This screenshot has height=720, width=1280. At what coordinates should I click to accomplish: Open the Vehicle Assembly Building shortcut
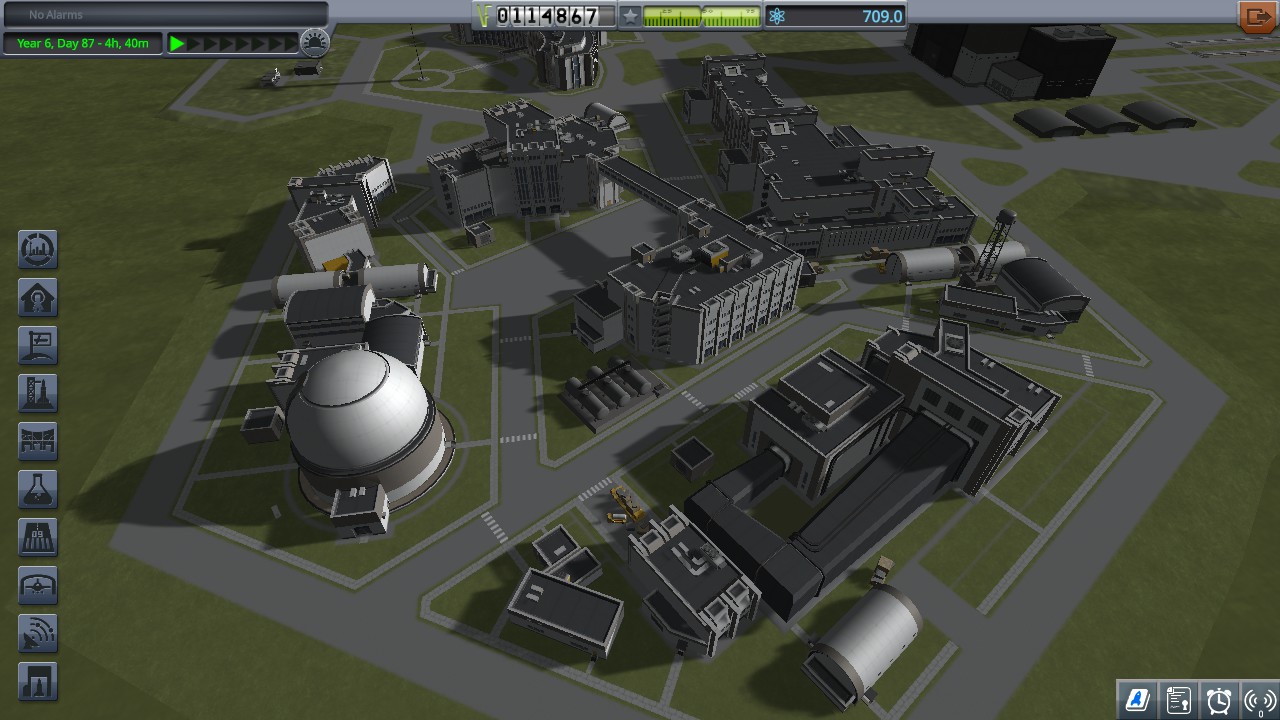38,682
